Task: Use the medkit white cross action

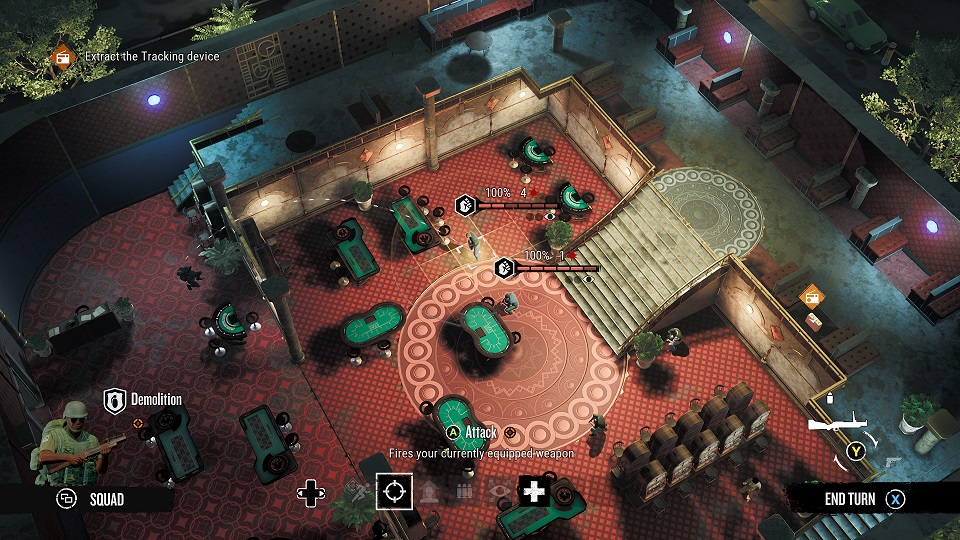Action: [x=534, y=491]
